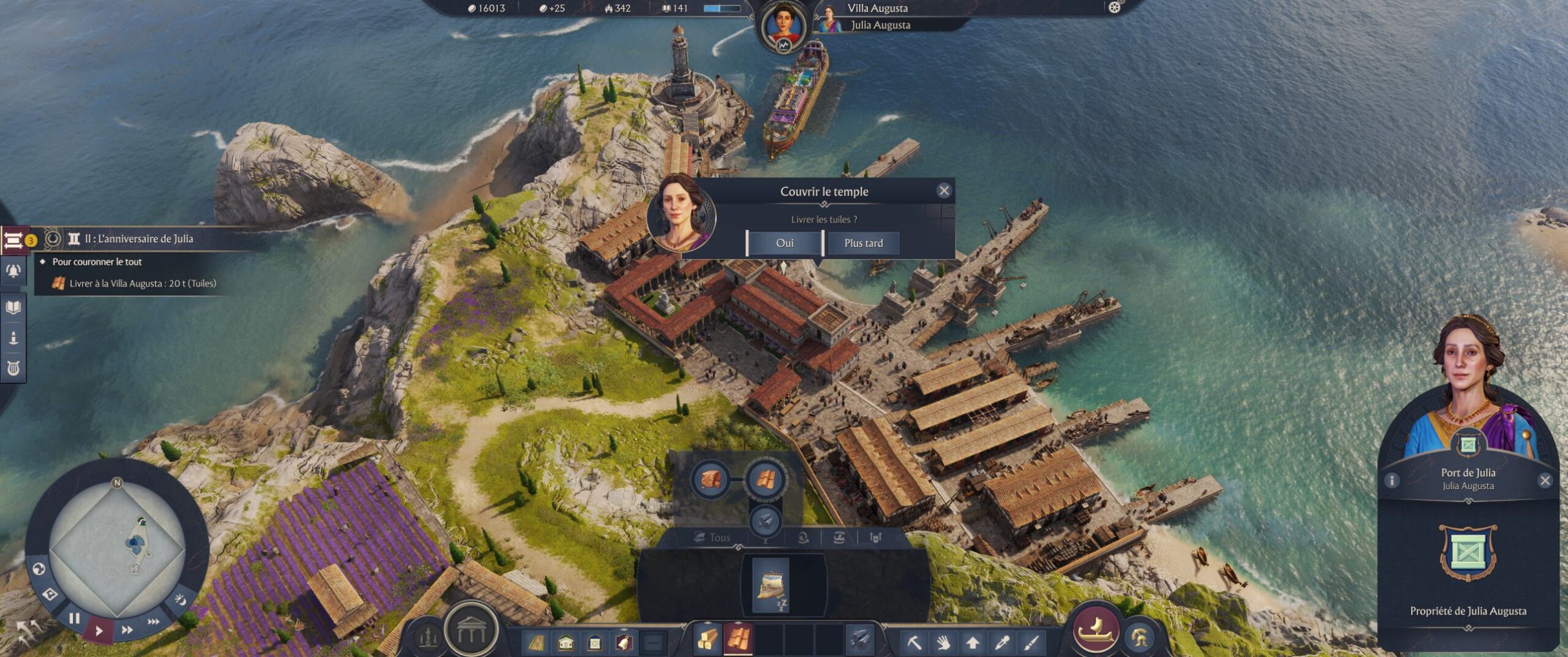The height and width of the screenshot is (657, 1568).
Task: Confirm tile delivery with Oui
Action: tap(784, 243)
